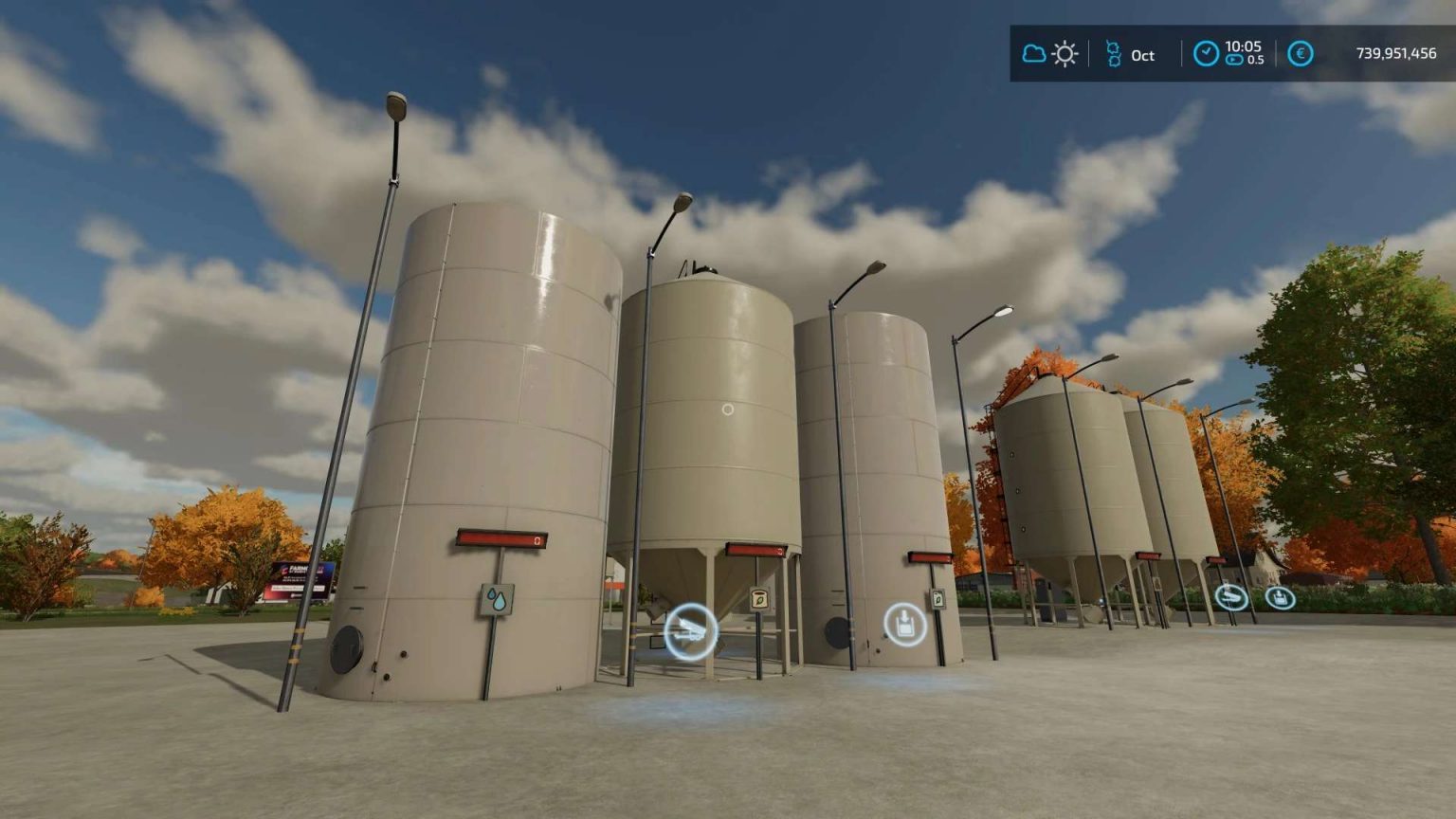
Task: Select the red fill-level display on the left tank
Action: click(502, 538)
